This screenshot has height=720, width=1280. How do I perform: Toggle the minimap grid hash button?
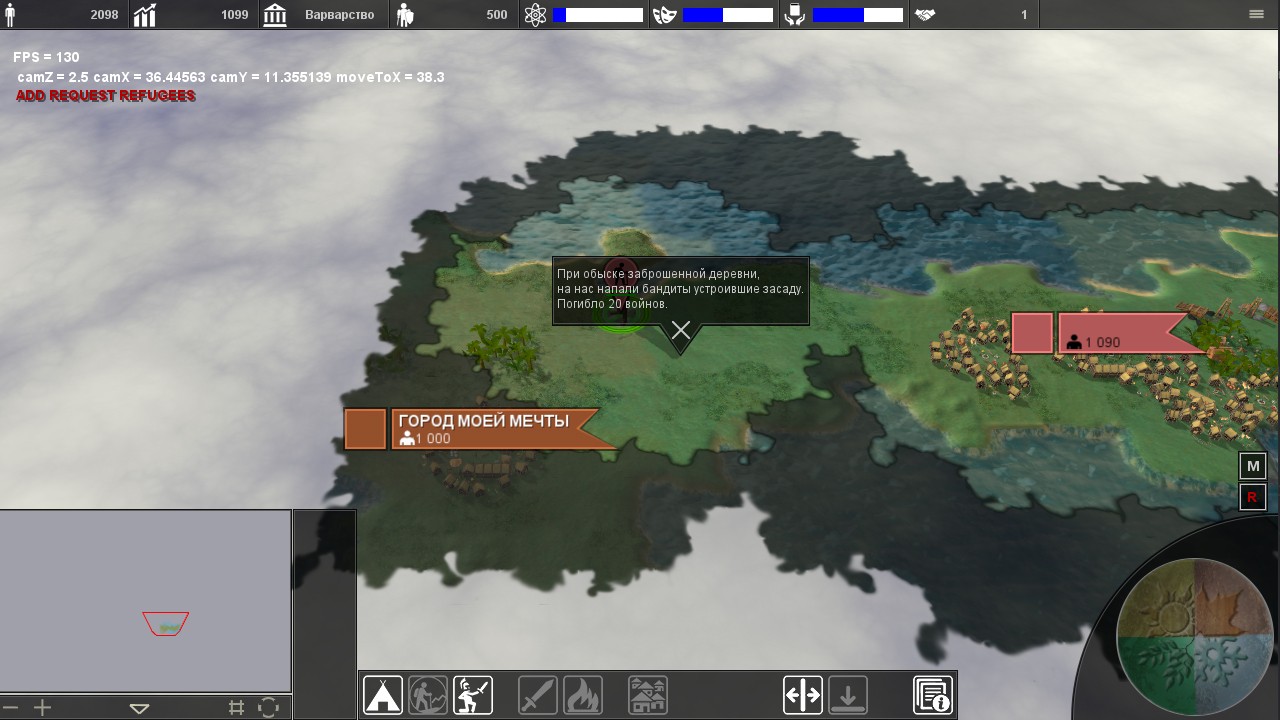(x=236, y=708)
